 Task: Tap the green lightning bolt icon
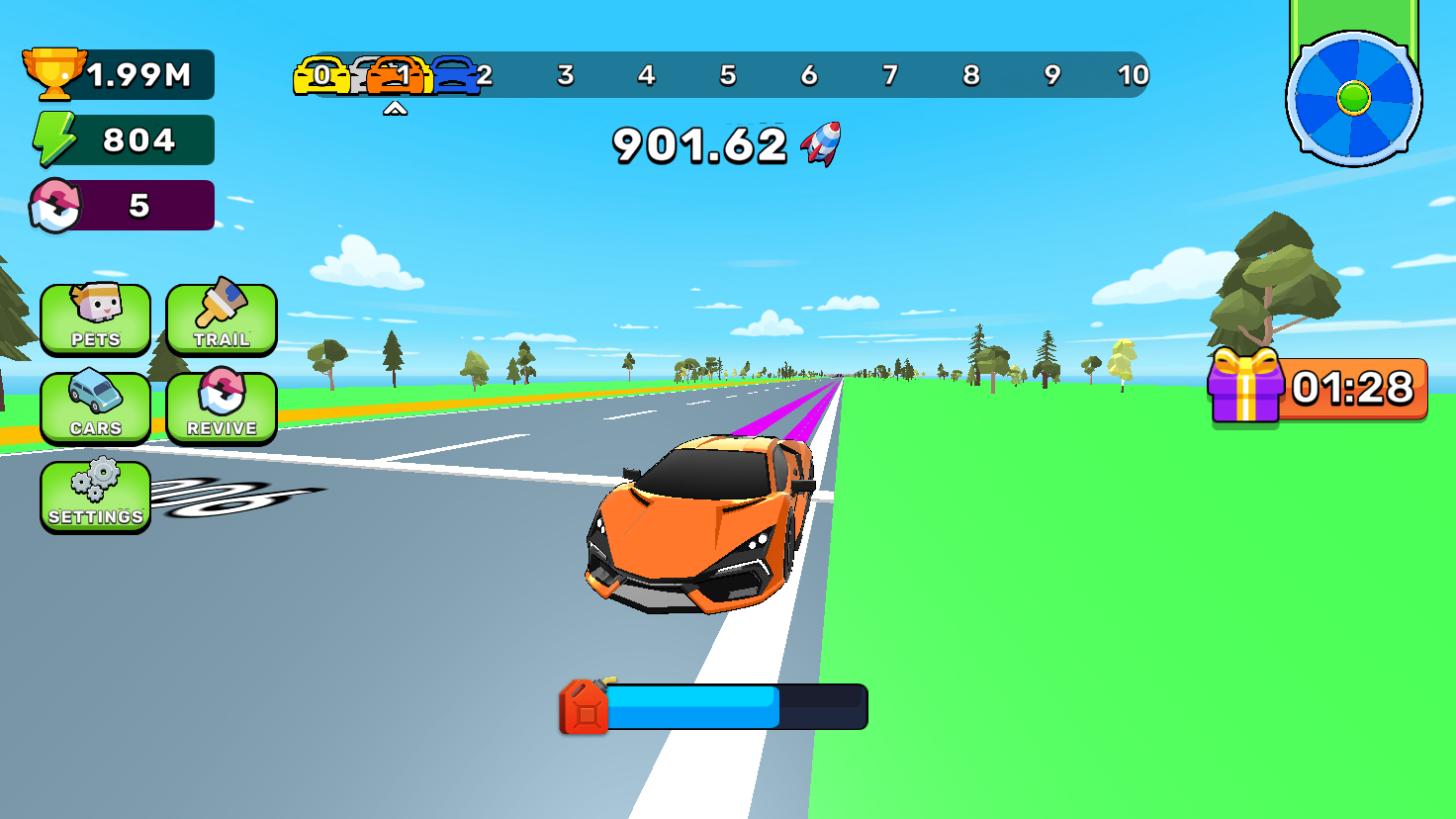57,138
